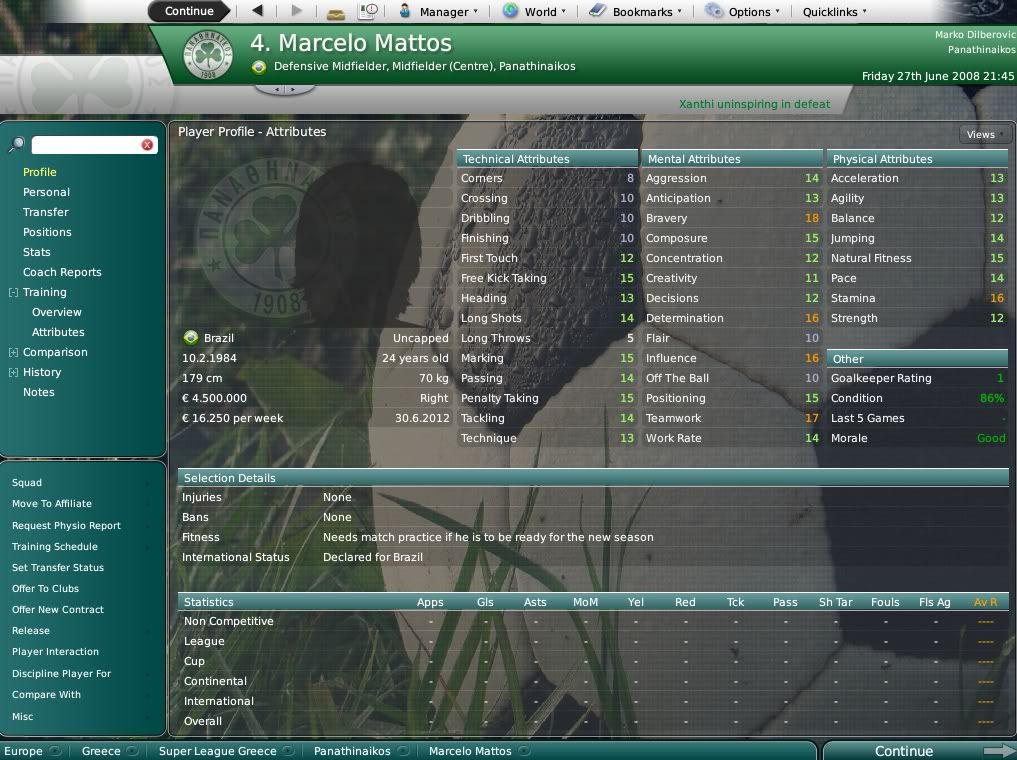The image size is (1017, 760).
Task: Open the Bookmarks menu
Action: pos(636,12)
